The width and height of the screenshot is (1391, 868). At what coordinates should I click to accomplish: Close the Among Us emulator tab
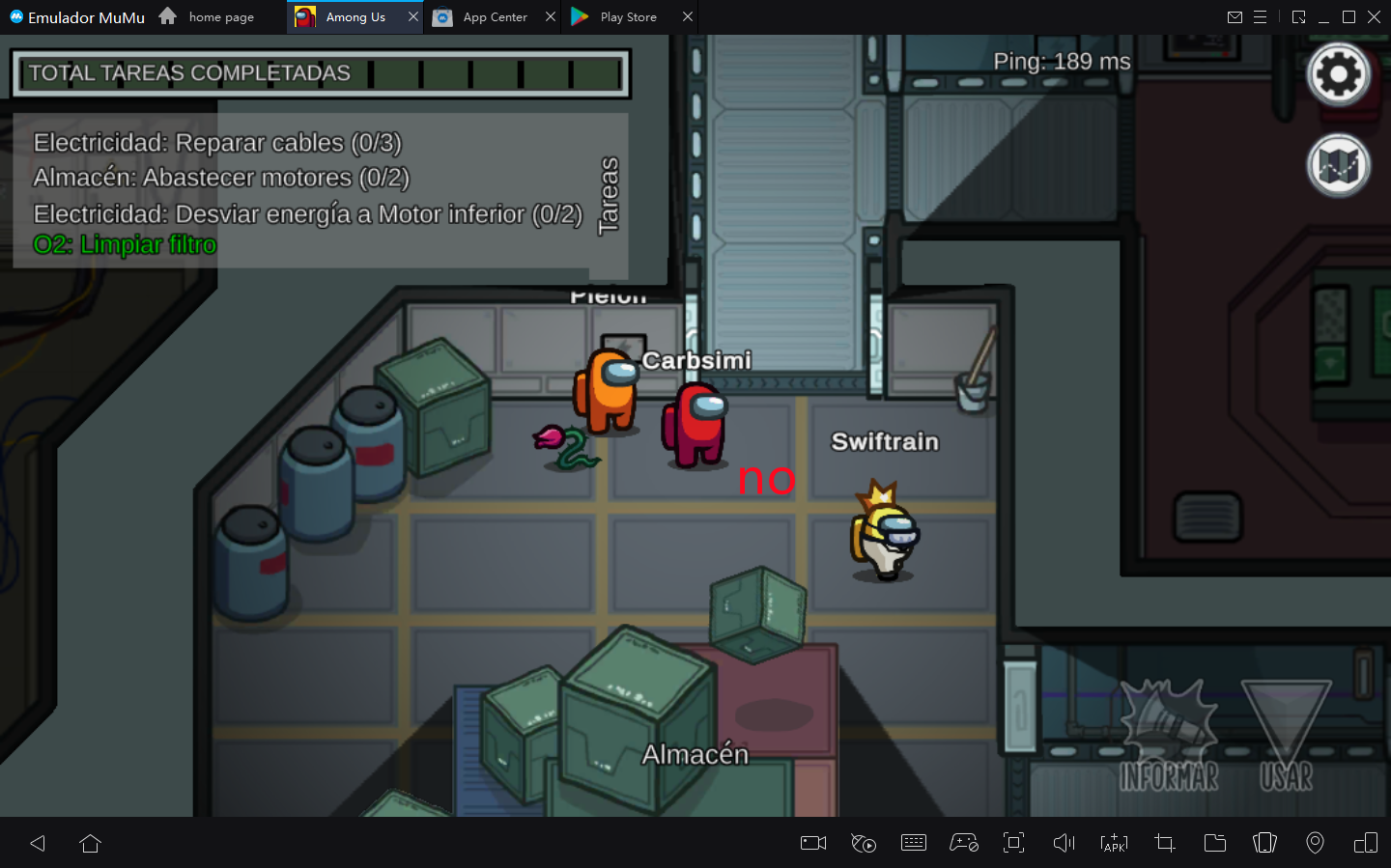tap(413, 16)
